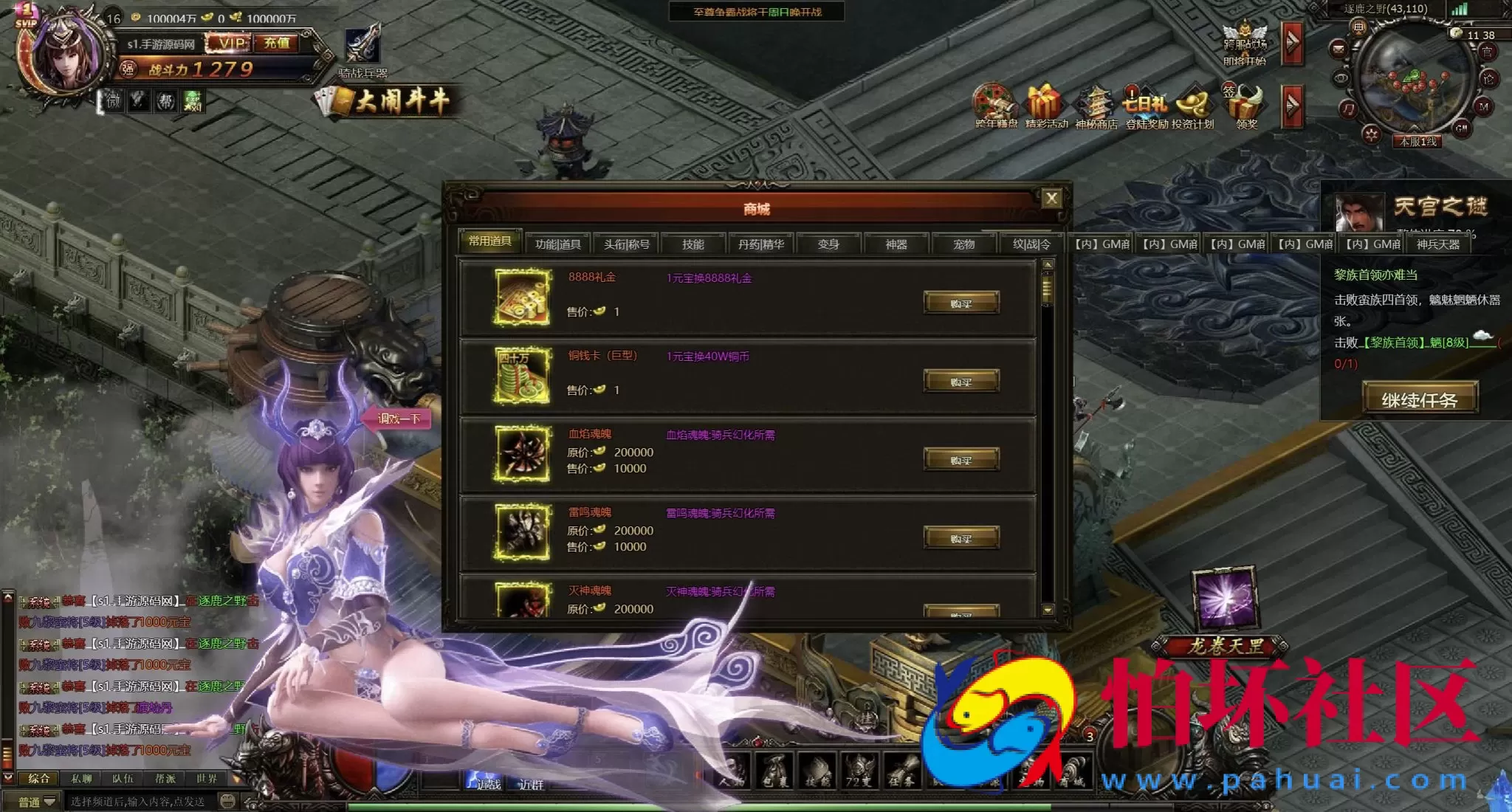Click the 继续任务 continue quest button
The height and width of the screenshot is (812, 1512).
1419,399
